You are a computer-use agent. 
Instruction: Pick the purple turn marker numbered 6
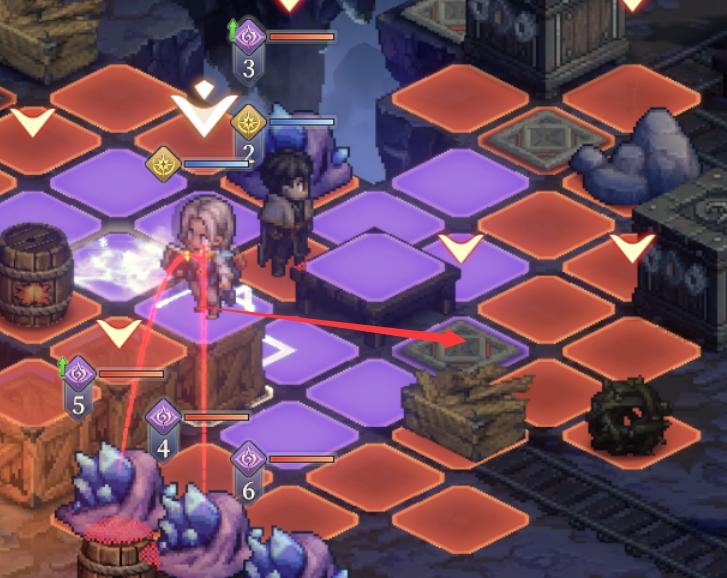tap(249, 473)
